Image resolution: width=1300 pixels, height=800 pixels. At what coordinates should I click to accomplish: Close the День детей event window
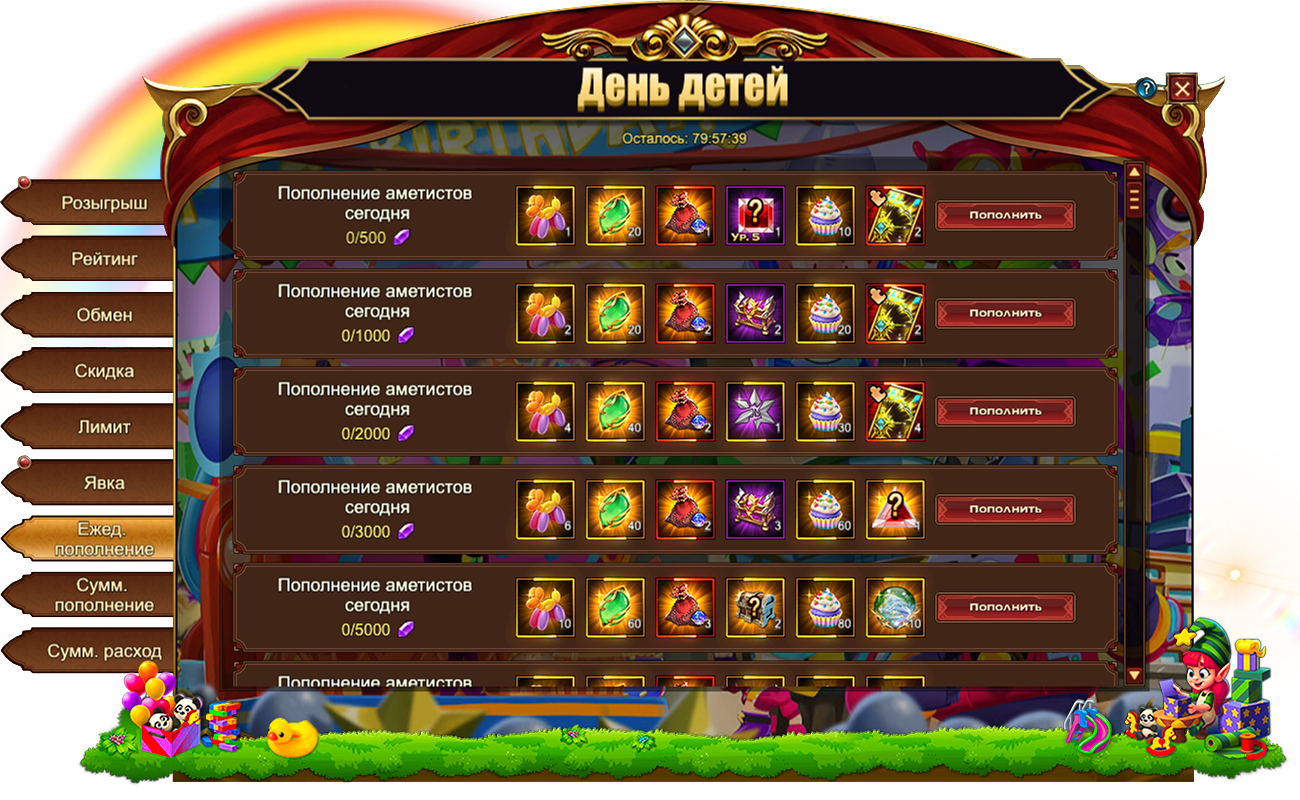pyautogui.click(x=1182, y=89)
